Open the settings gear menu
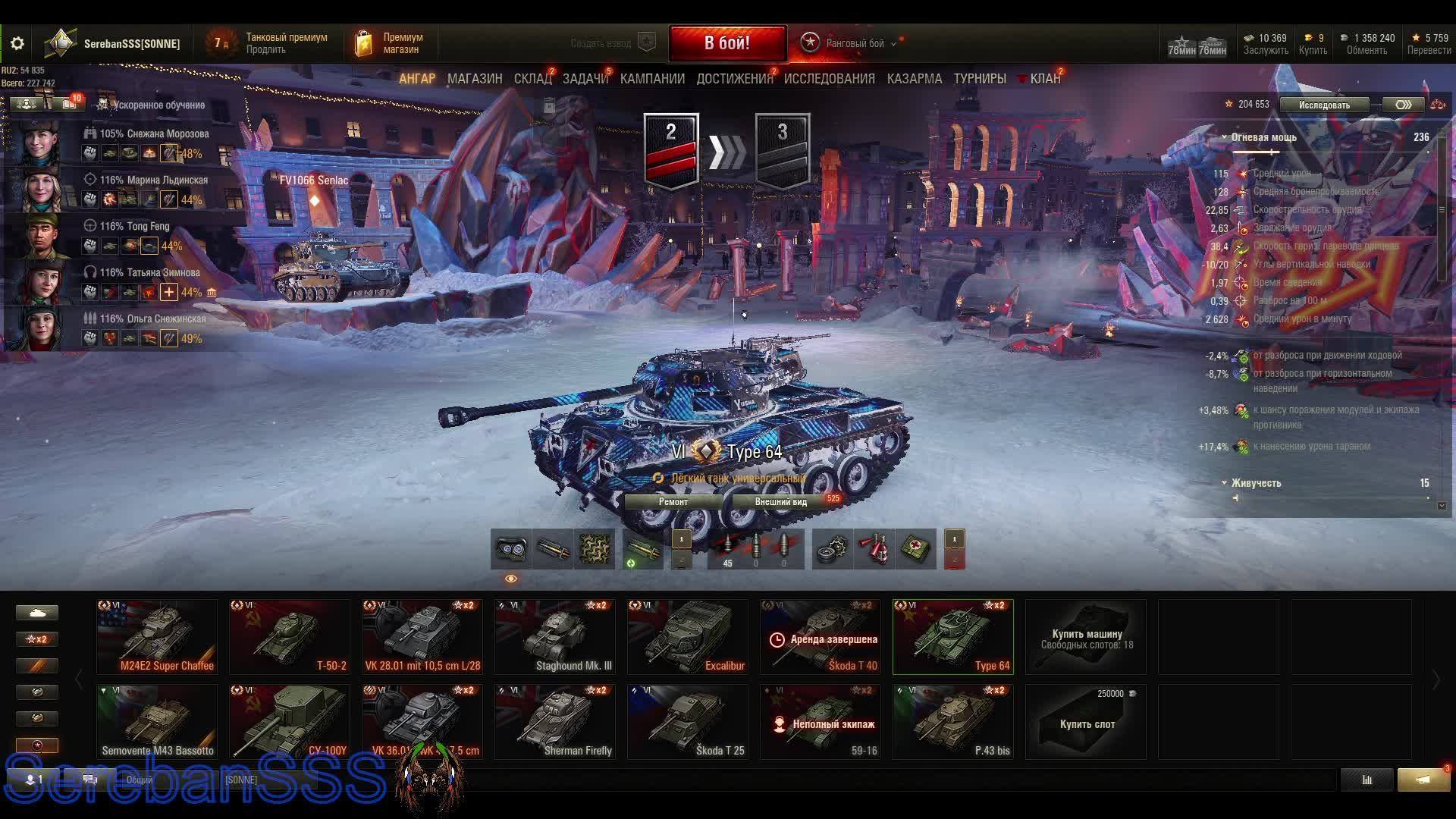This screenshot has height=819, width=1456. [x=17, y=43]
